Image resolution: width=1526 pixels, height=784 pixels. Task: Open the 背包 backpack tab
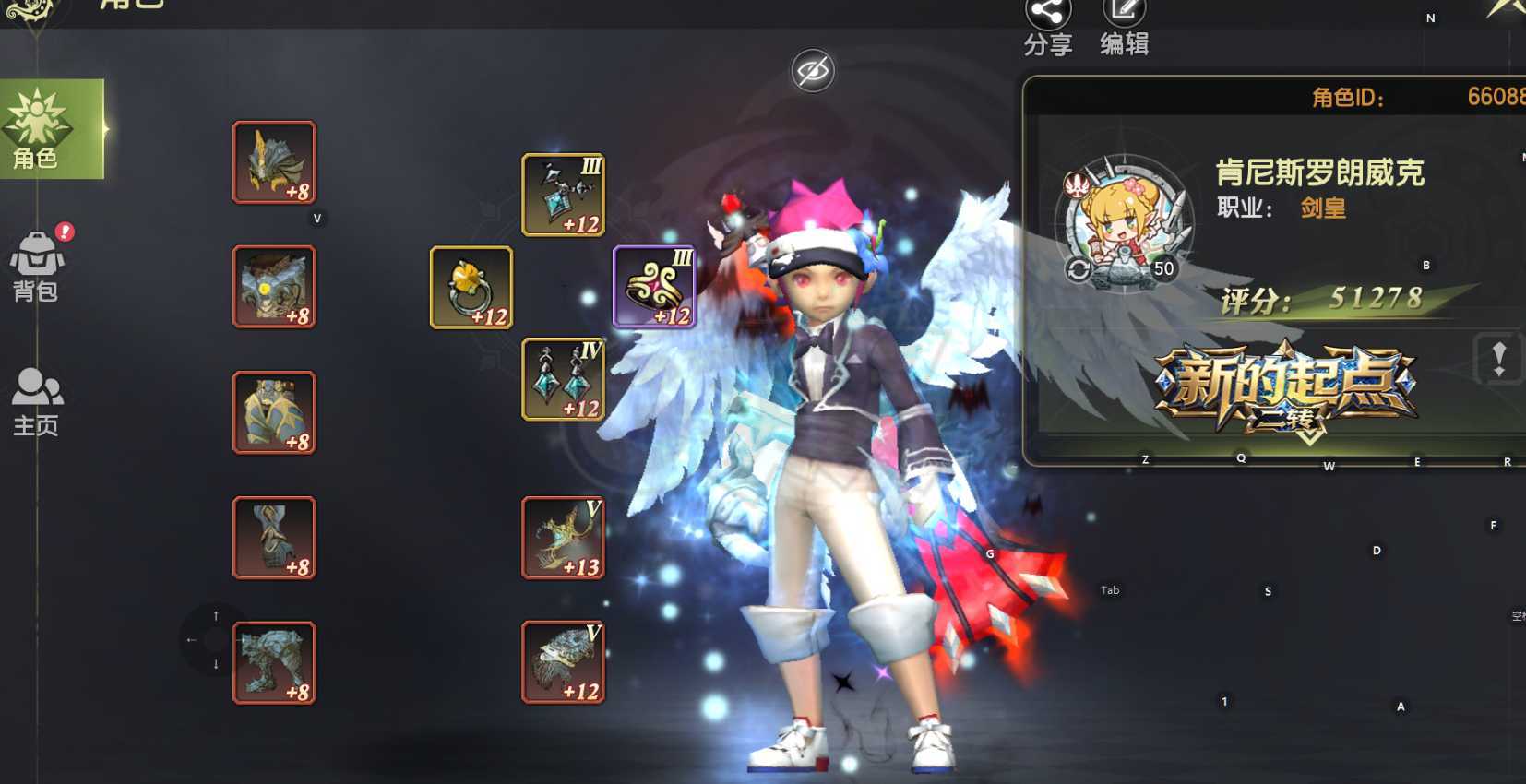point(37,266)
